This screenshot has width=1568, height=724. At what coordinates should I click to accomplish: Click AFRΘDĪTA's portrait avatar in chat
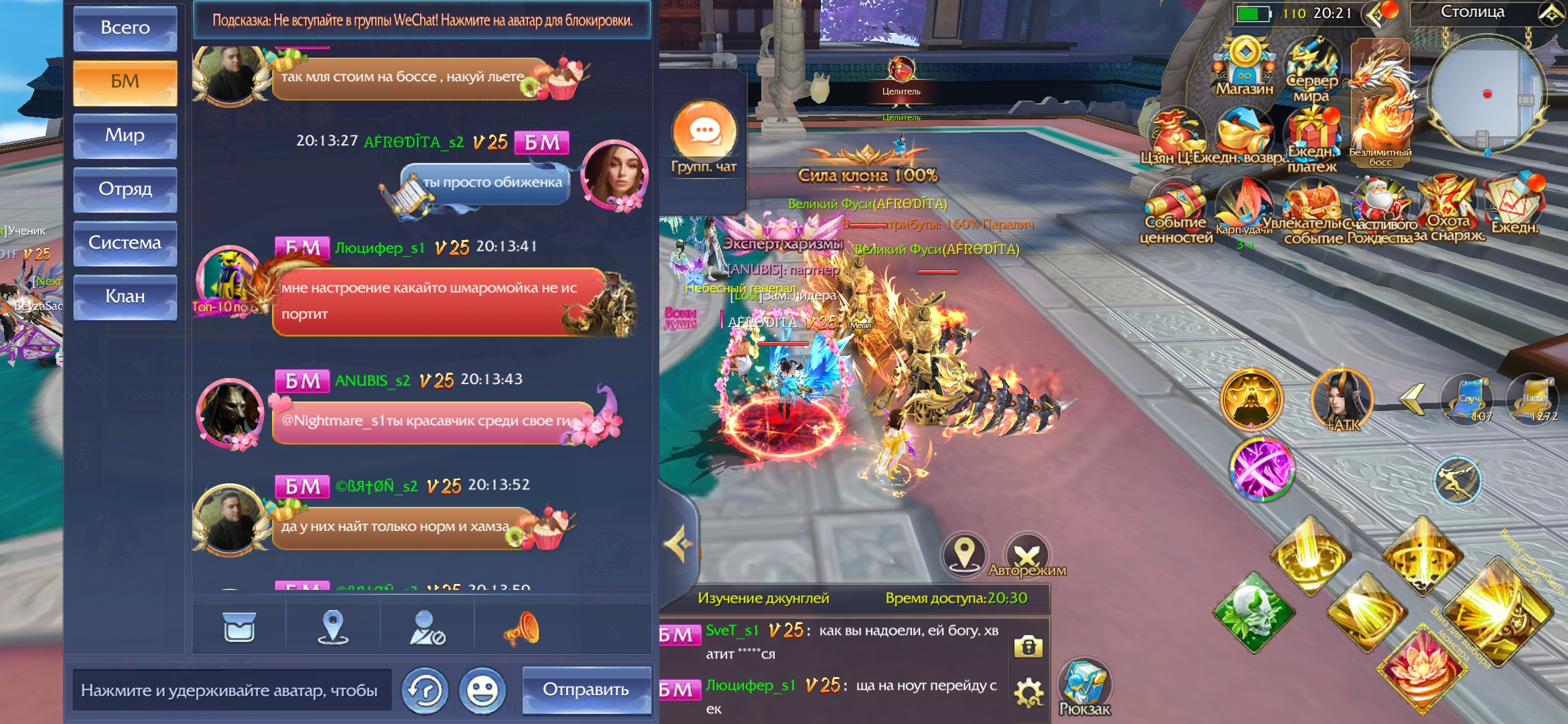coord(613,174)
